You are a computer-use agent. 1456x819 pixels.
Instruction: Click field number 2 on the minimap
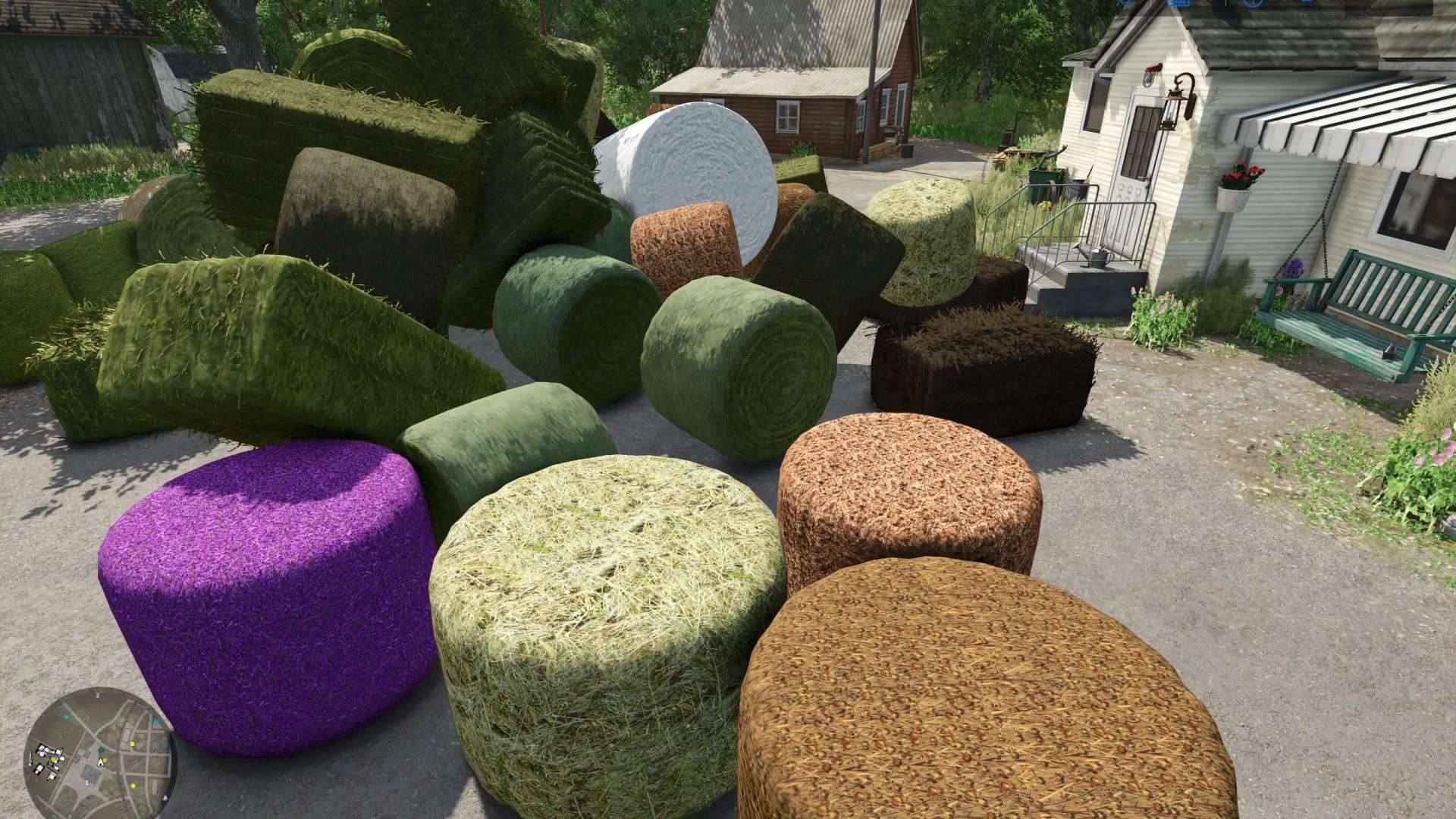click(x=98, y=695)
